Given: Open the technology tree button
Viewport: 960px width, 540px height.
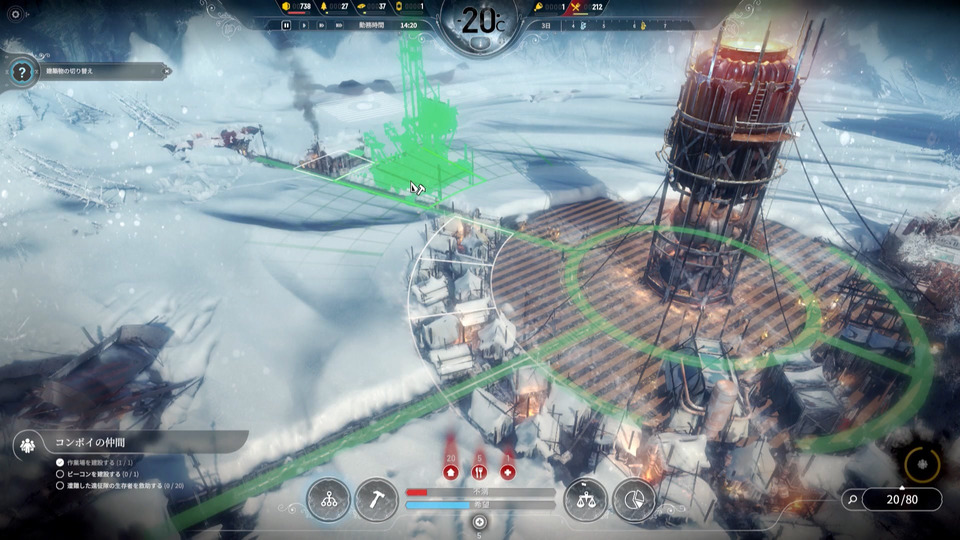Looking at the screenshot, I should pyautogui.click(x=329, y=500).
